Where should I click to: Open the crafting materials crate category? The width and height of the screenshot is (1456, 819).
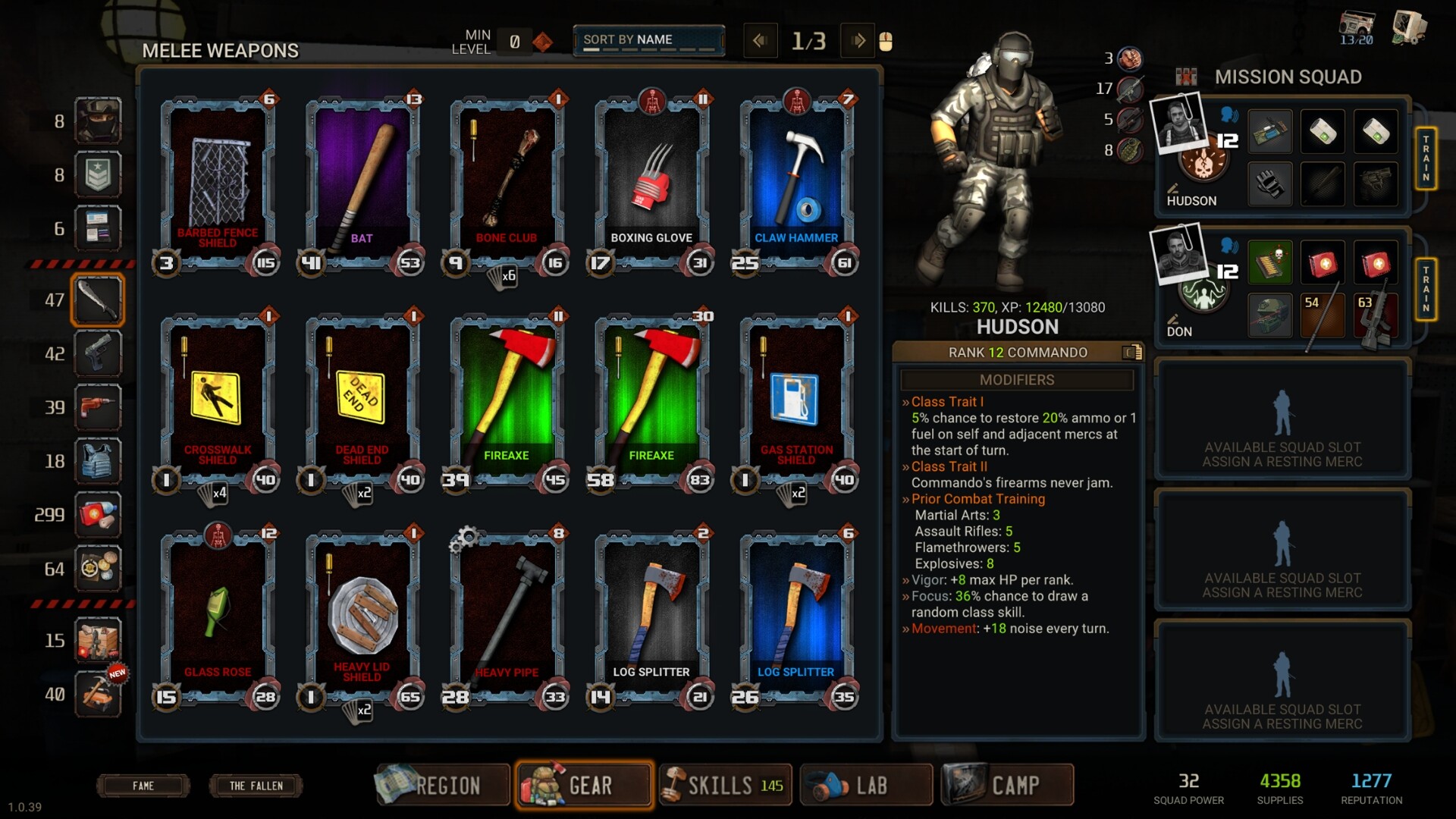coord(98,640)
